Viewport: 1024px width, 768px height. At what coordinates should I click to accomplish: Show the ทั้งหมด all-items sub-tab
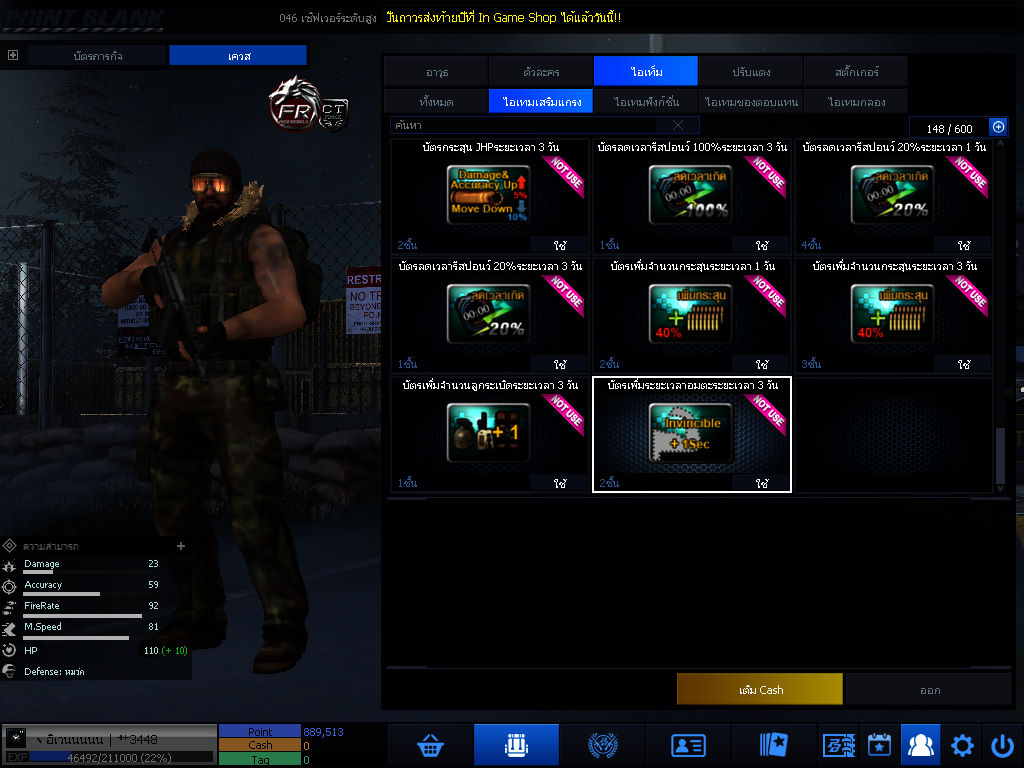click(436, 102)
